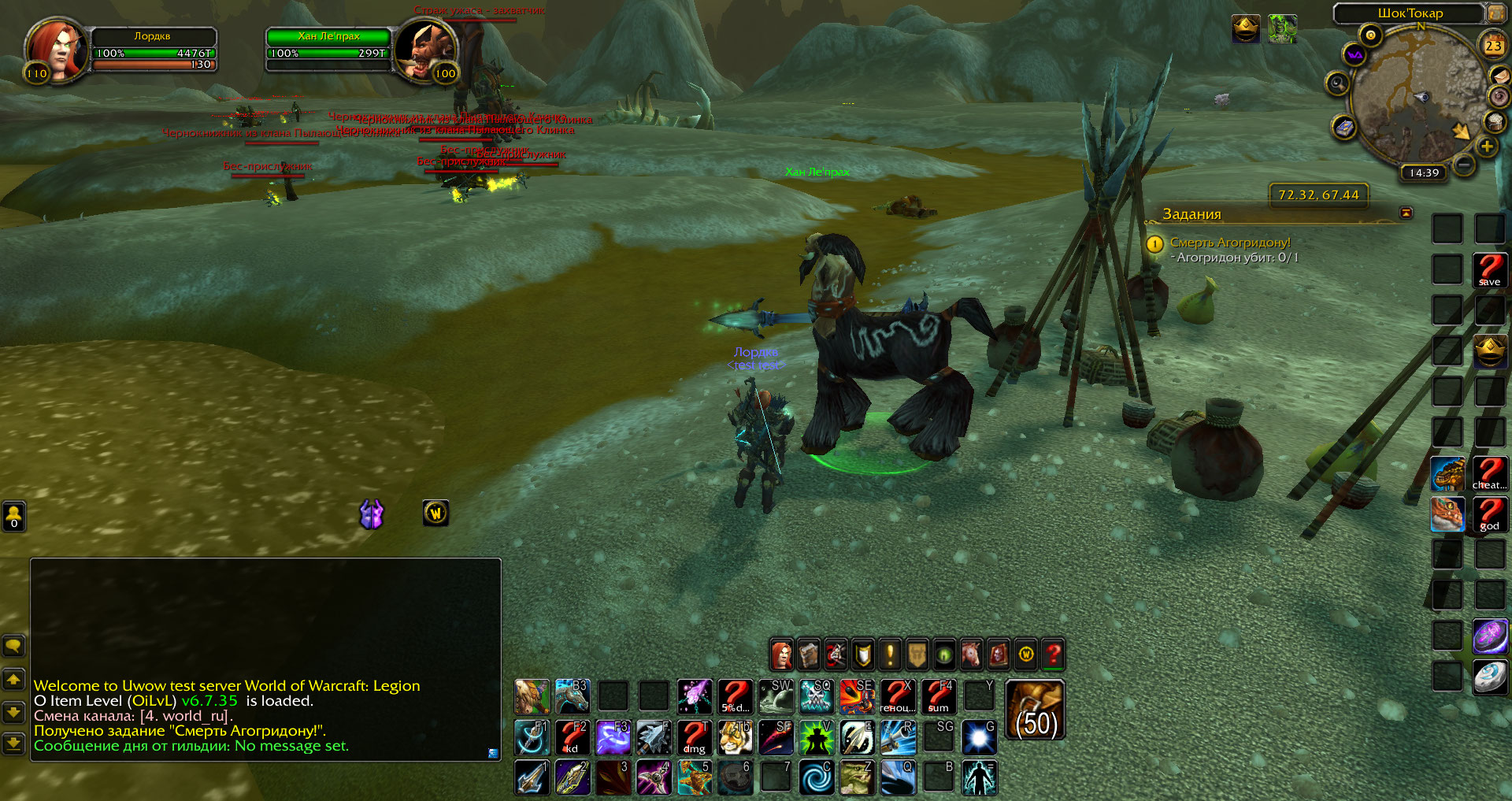
Task: Open the quest log exclamation mark button
Action: click(890, 655)
